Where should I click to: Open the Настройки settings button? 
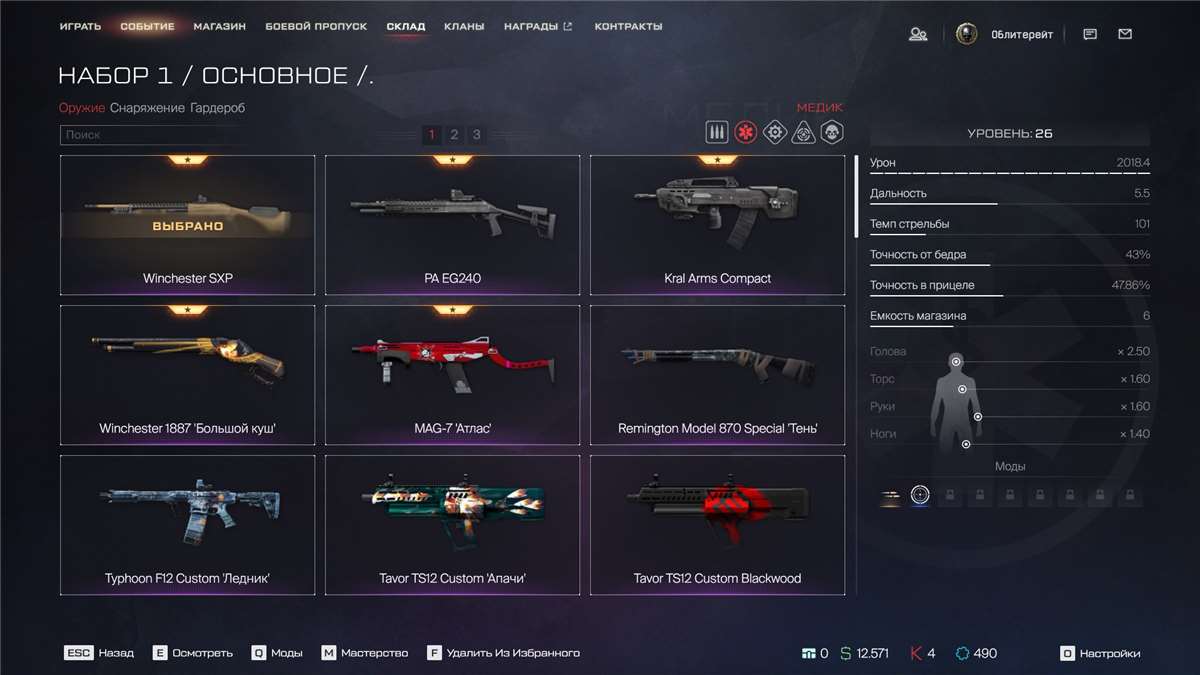tap(1100, 654)
